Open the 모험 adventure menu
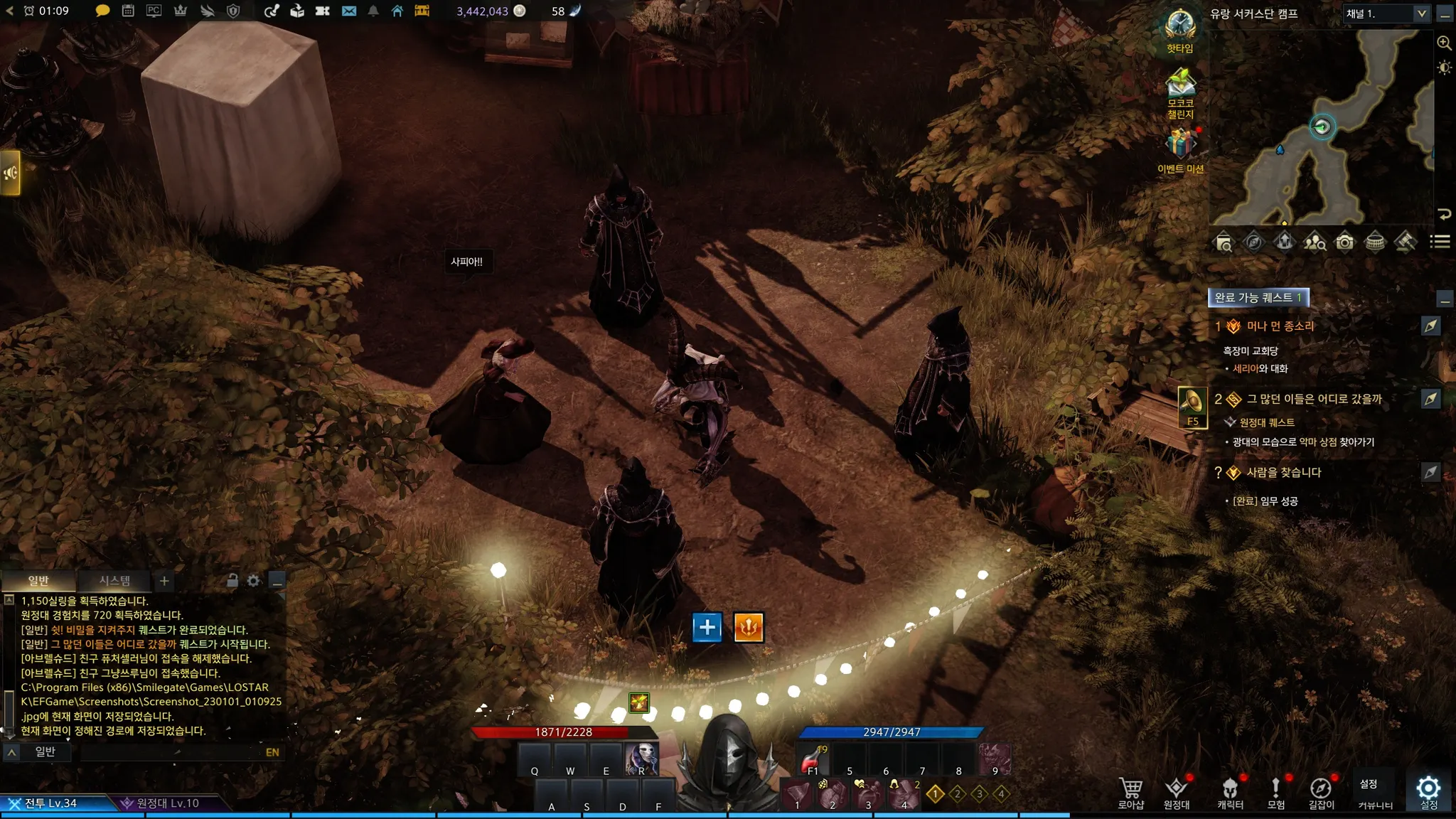1456x819 pixels. point(1275,792)
